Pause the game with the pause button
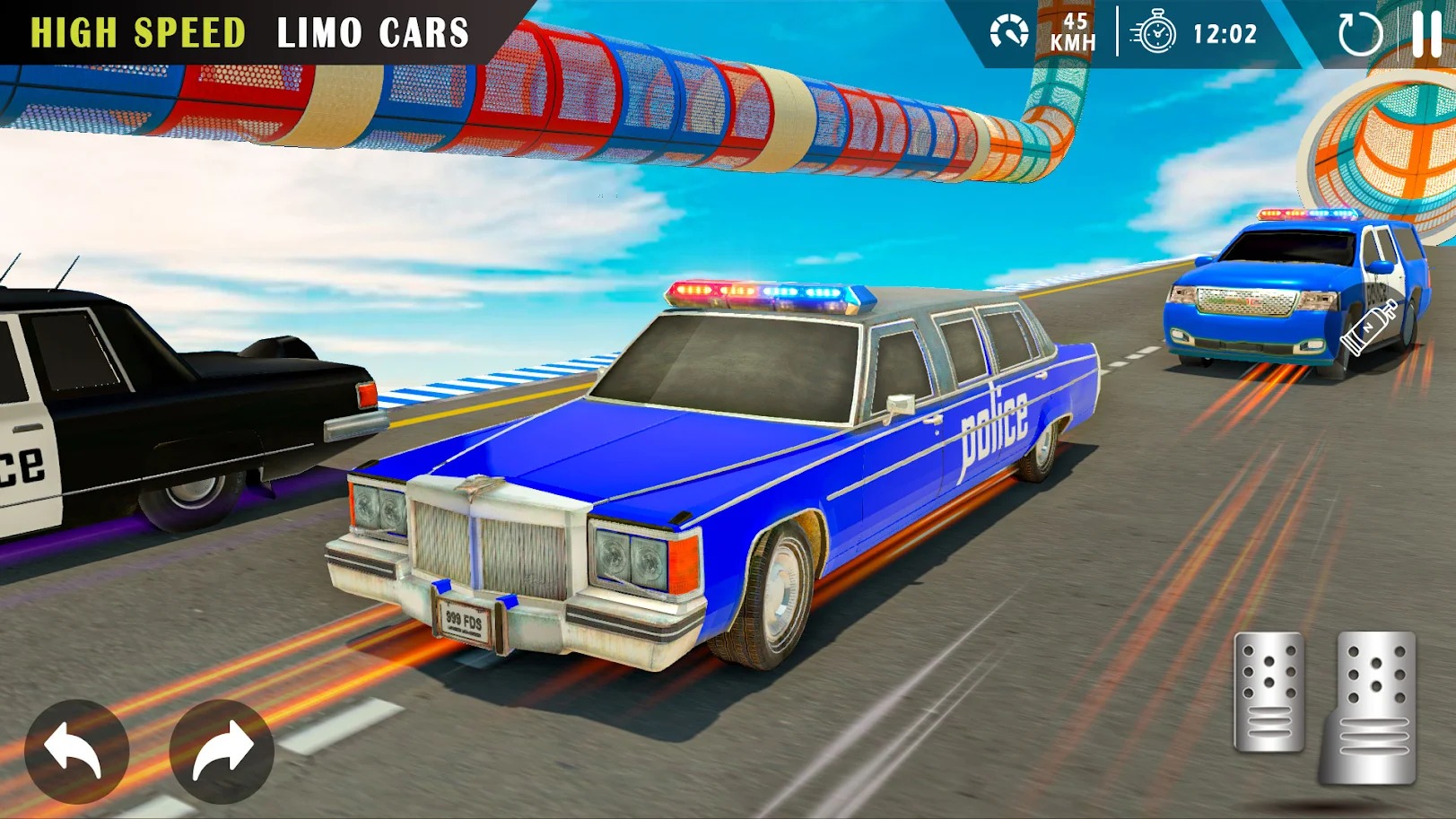The image size is (1456, 819). click(x=1425, y=34)
